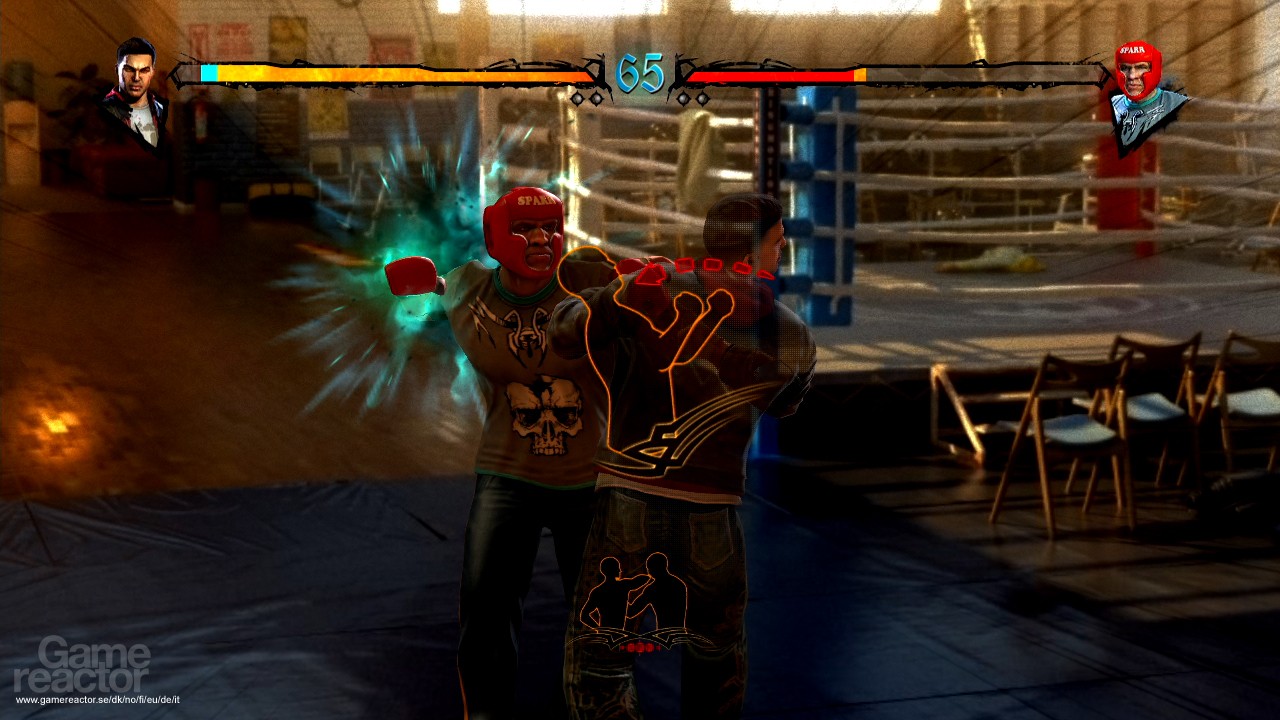Click the red combo pips below the emblem
1280x720 pixels.
tap(637, 646)
